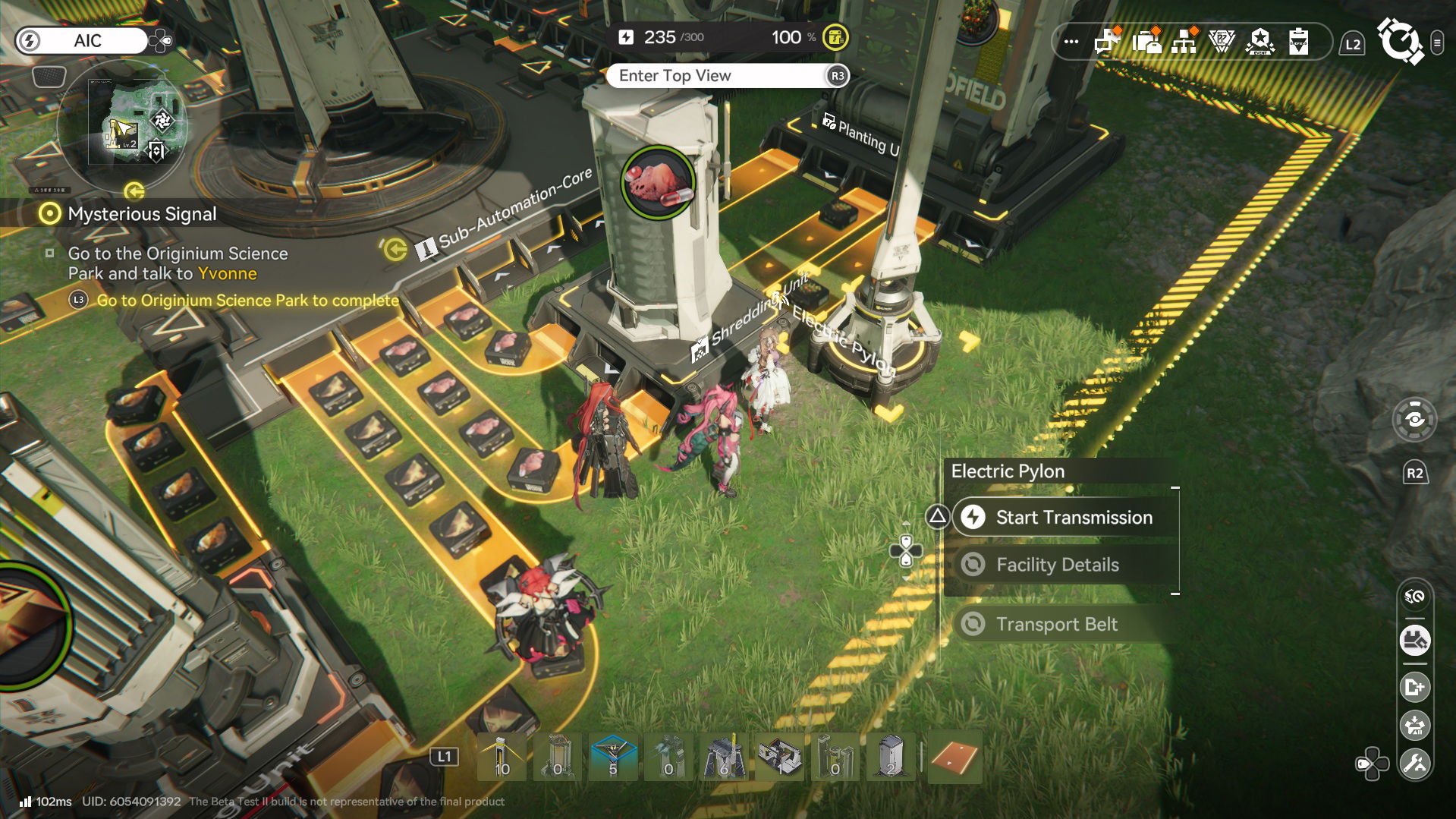
Task: Expand the L2 side panel tab
Action: point(1352,43)
